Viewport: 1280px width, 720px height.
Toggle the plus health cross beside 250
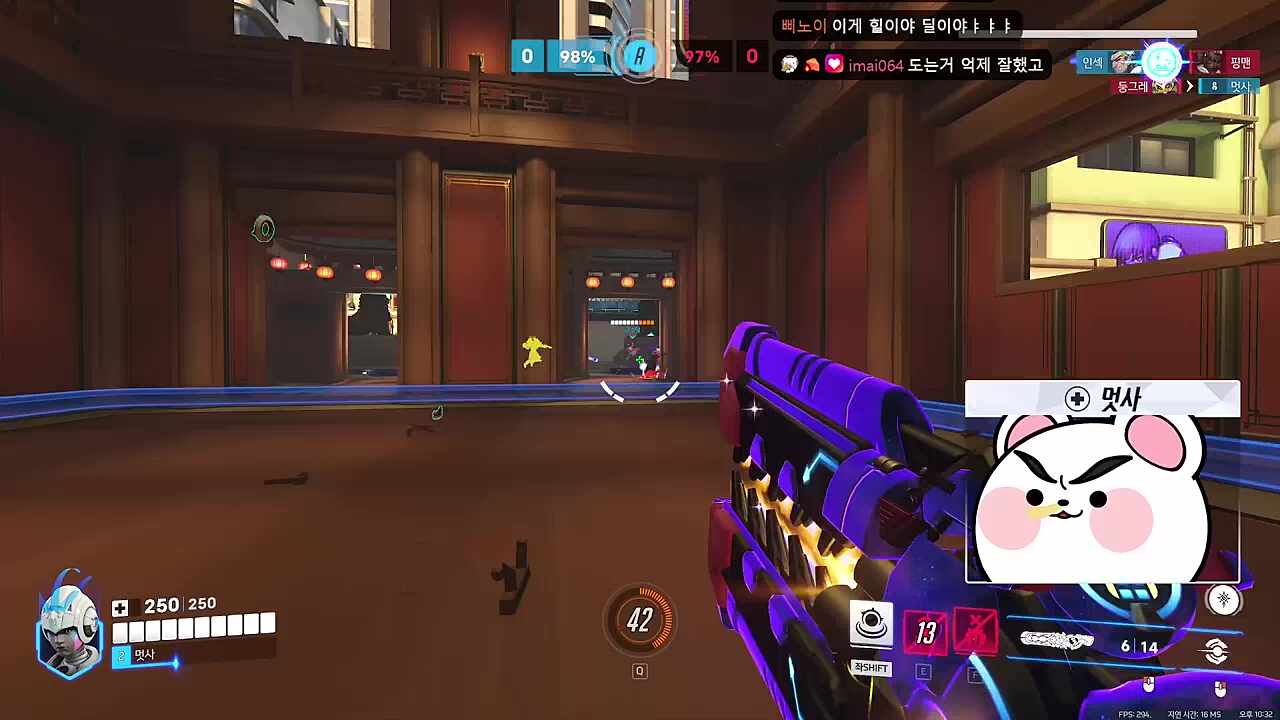click(120, 606)
